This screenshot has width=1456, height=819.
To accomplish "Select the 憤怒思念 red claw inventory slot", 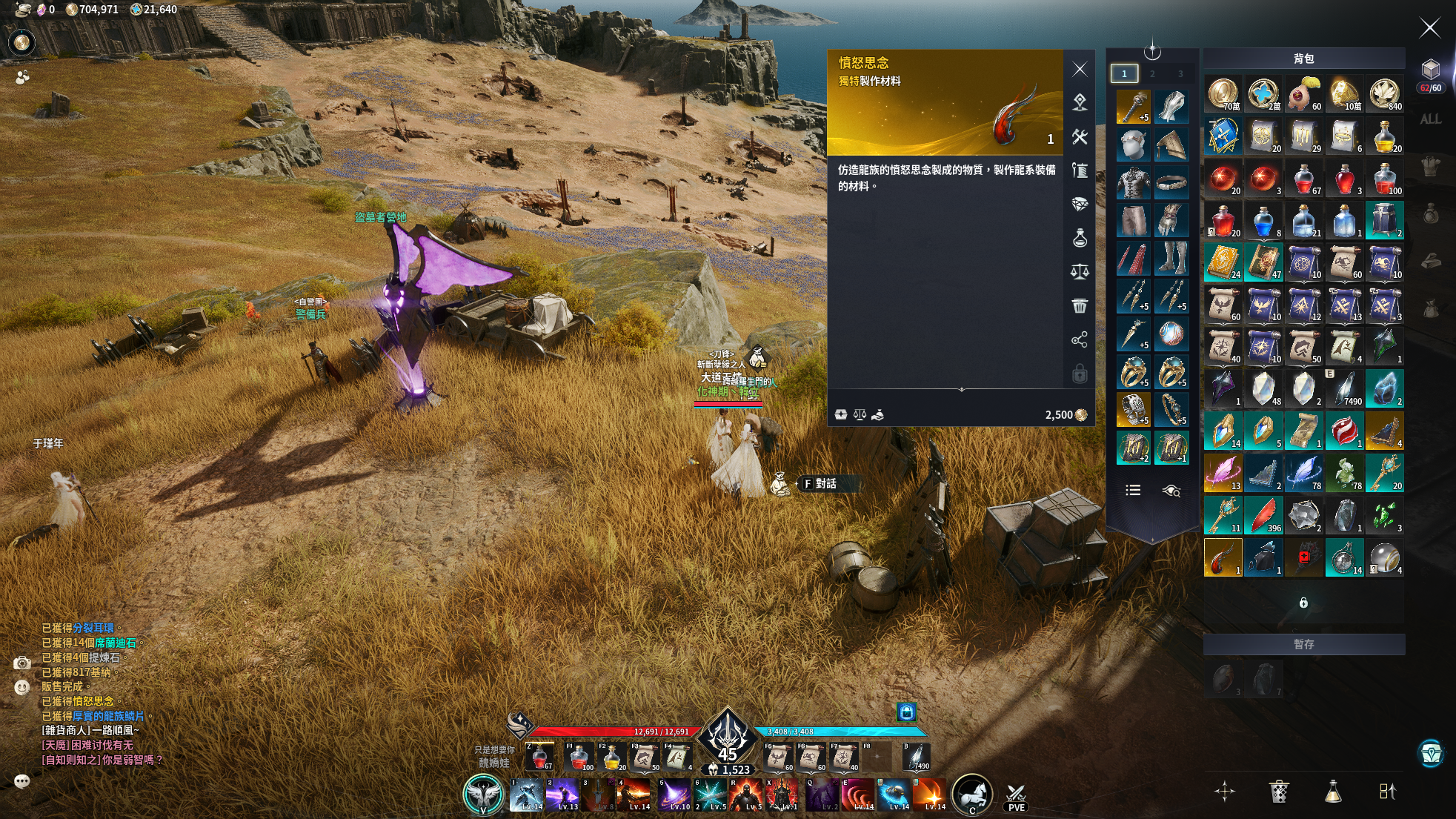I will (x=1223, y=557).
